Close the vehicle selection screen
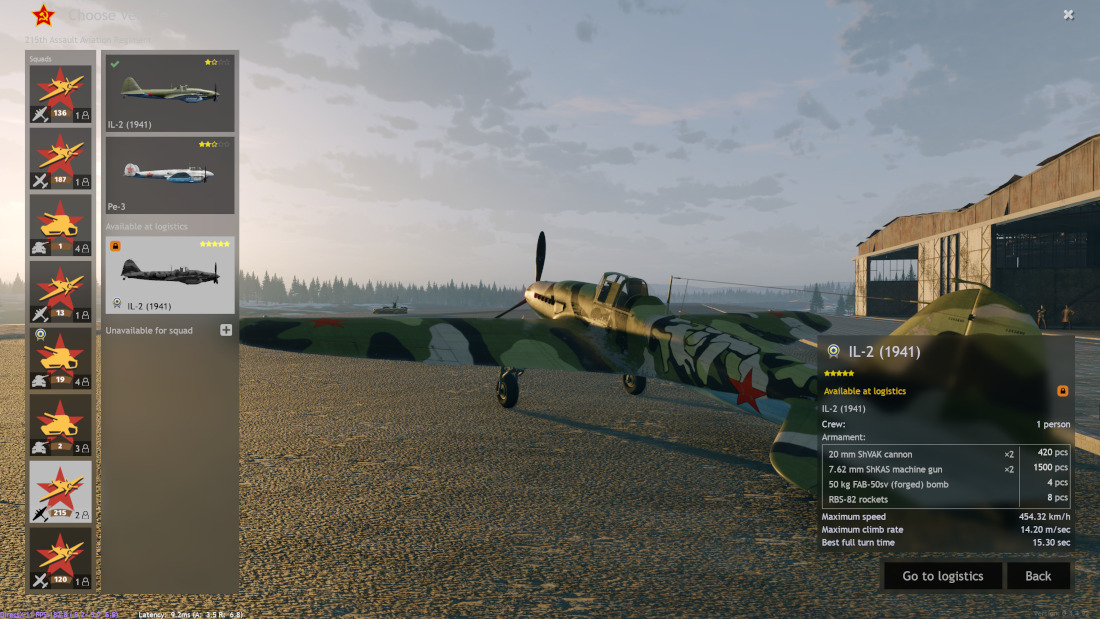Image resolution: width=1100 pixels, height=619 pixels. pos(1068,15)
